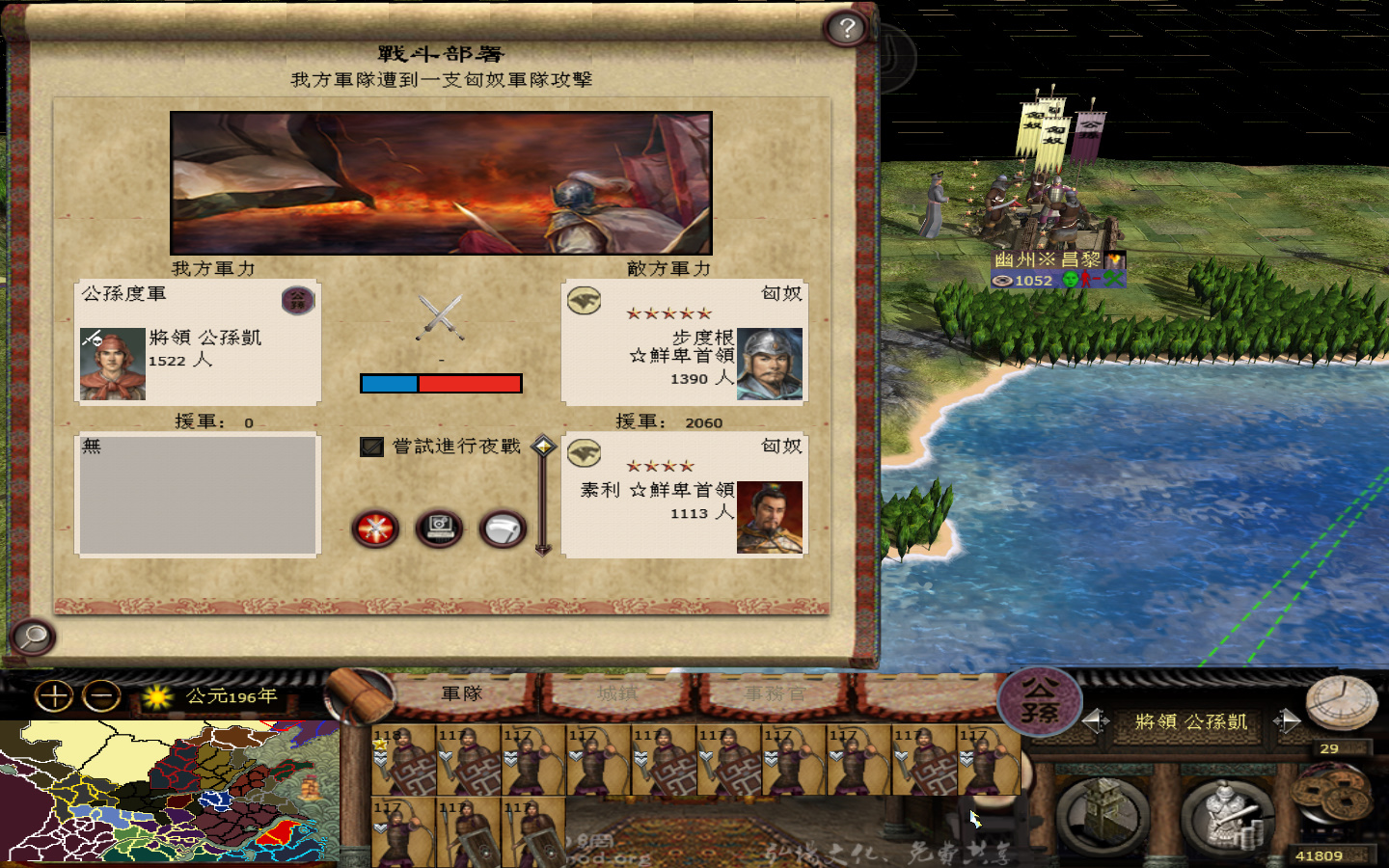Withdraw from battle with the white arrow icon
The height and width of the screenshot is (868, 1389).
[x=501, y=529]
